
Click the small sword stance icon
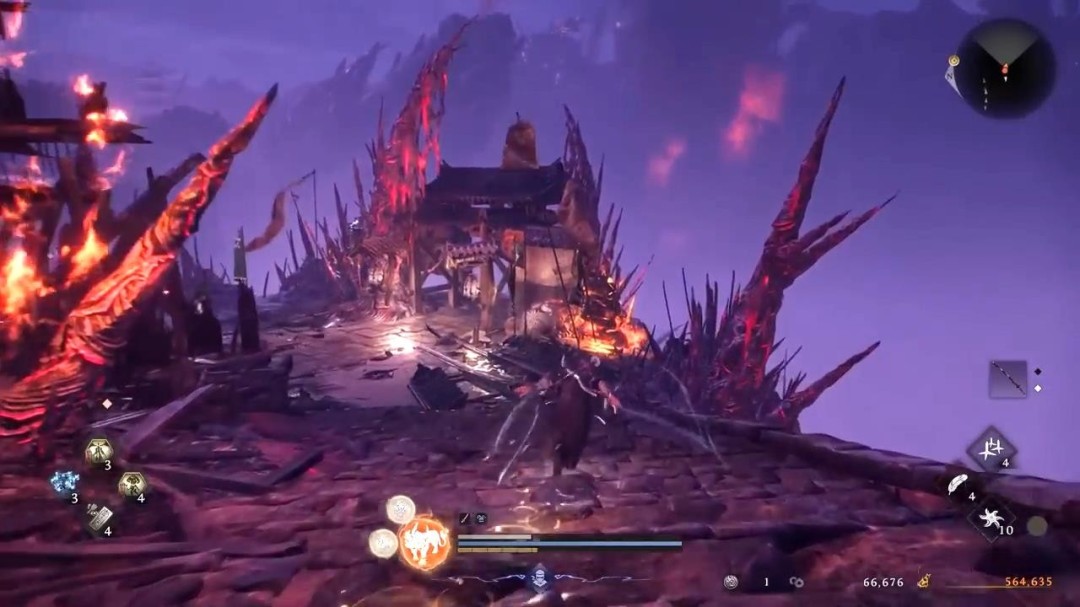pos(465,518)
